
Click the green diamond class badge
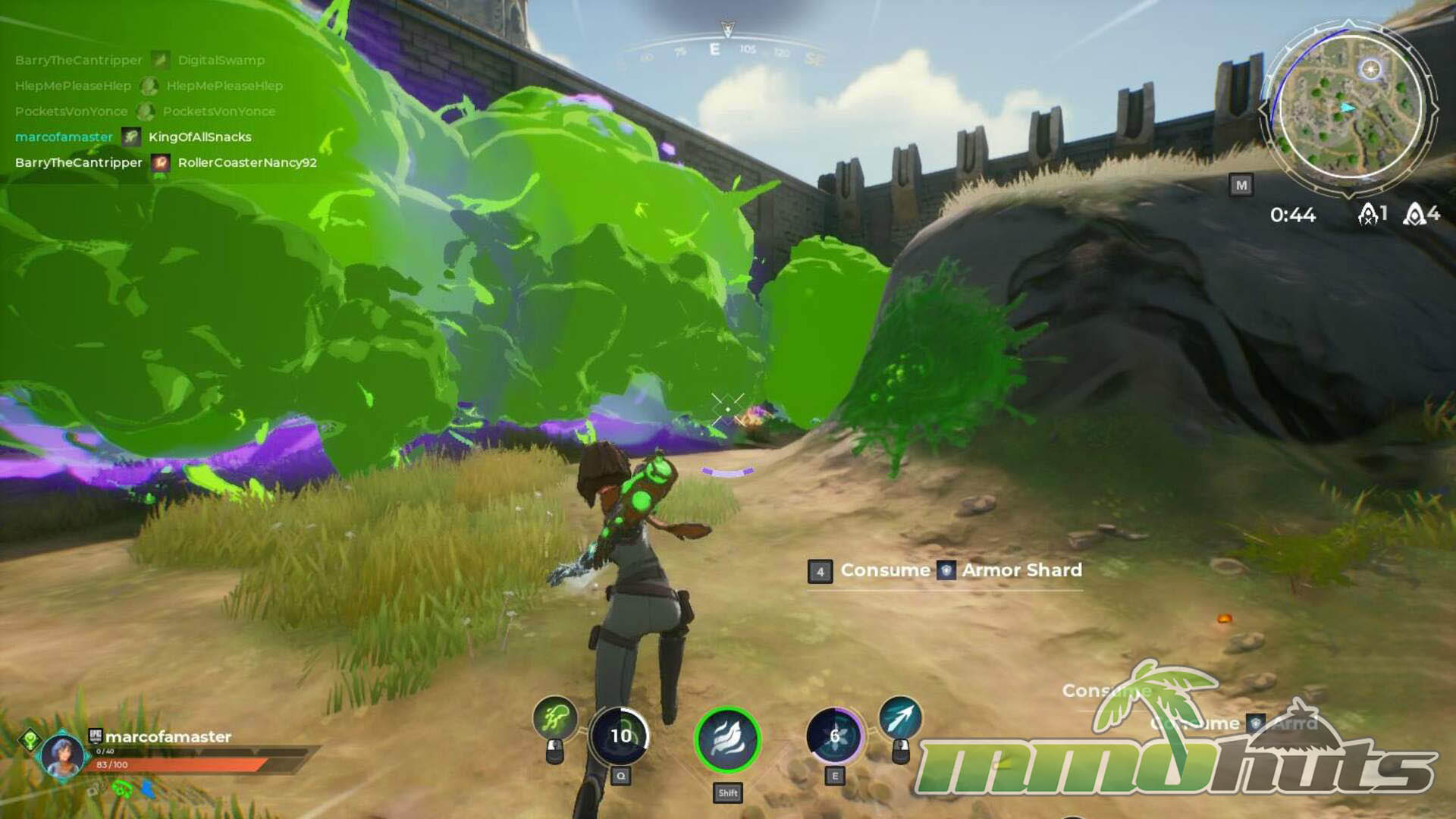30,739
